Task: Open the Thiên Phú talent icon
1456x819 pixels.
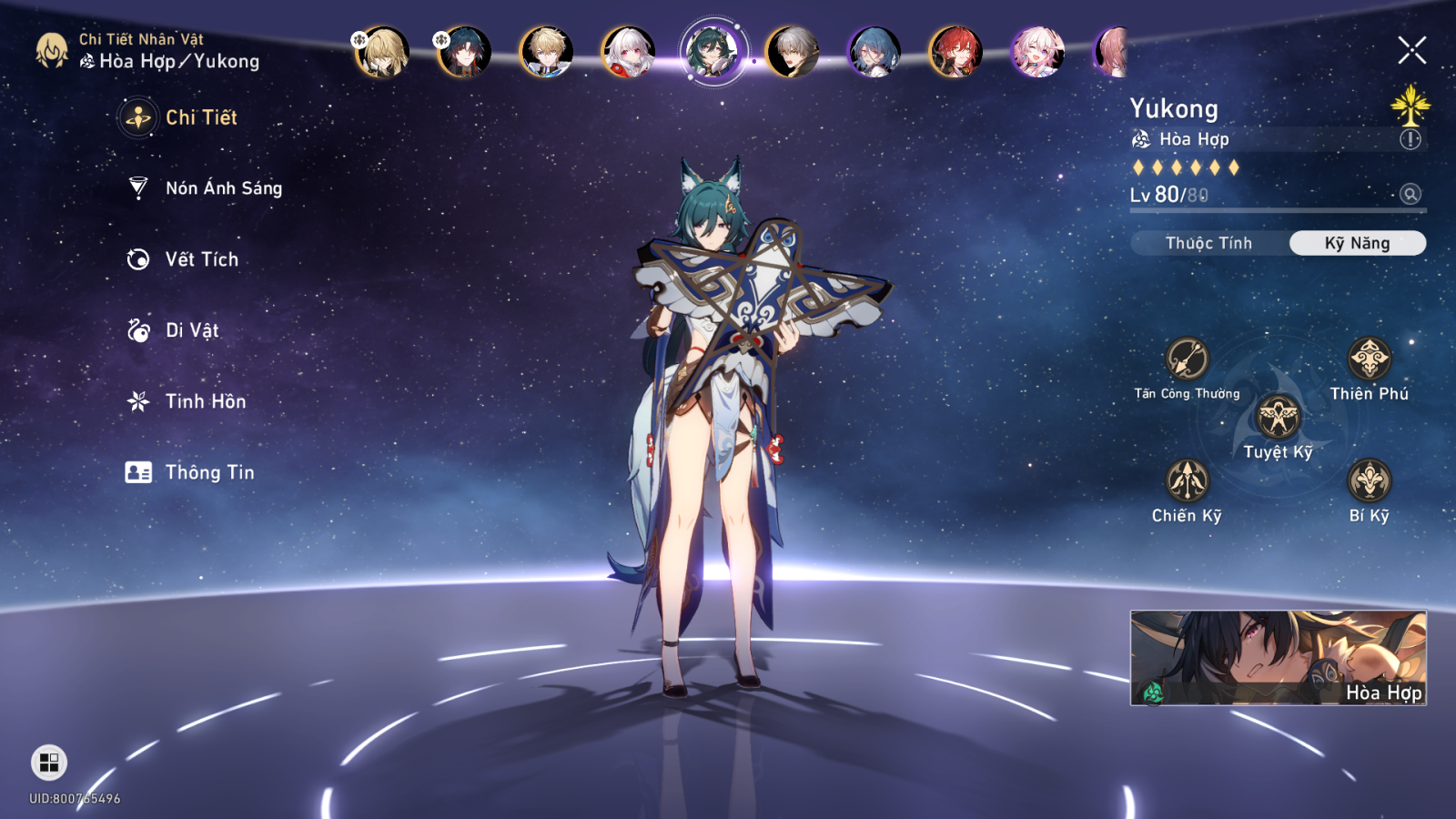Action: tap(1369, 359)
